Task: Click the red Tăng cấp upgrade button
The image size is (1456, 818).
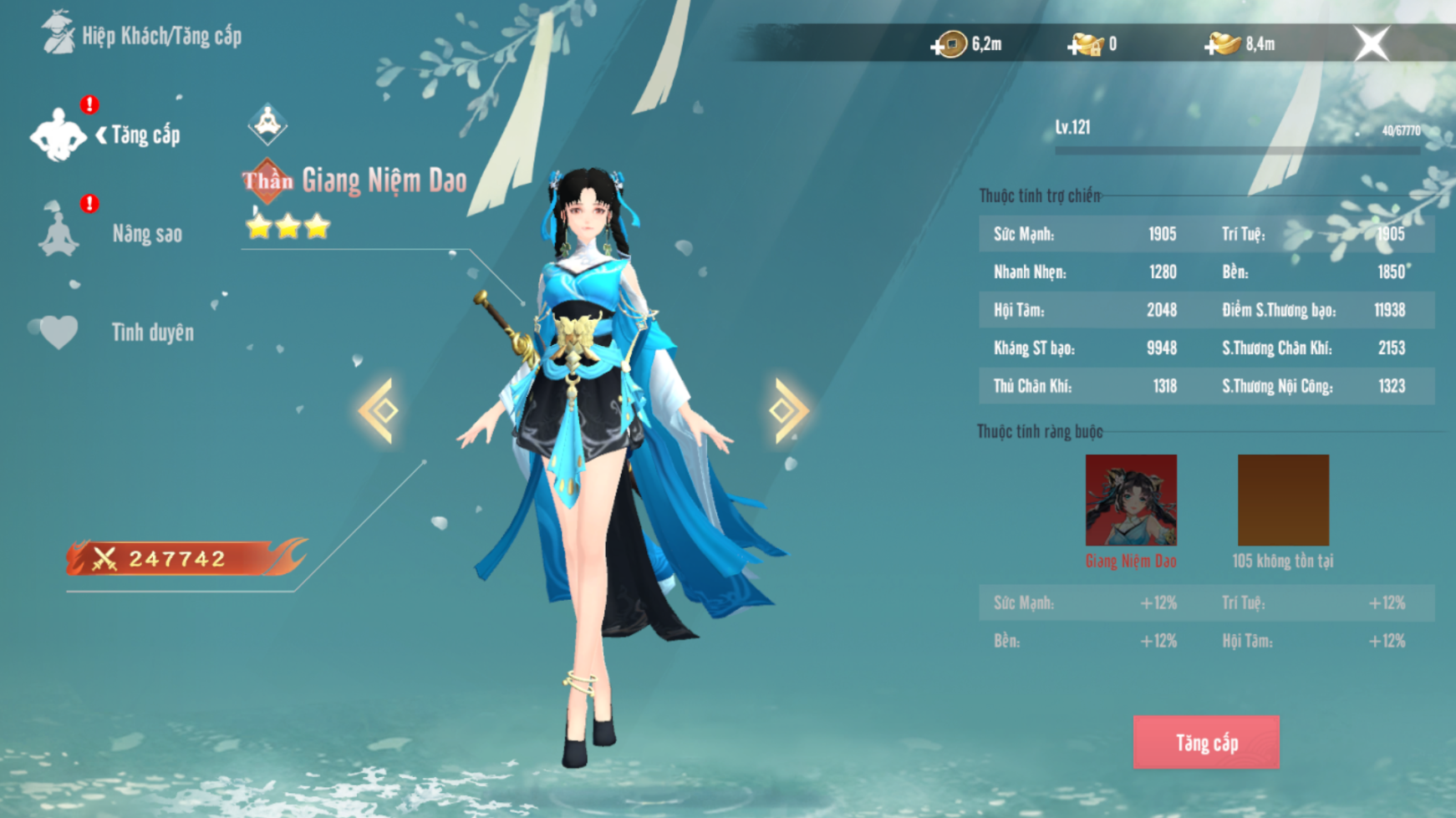Action: pos(1205,742)
